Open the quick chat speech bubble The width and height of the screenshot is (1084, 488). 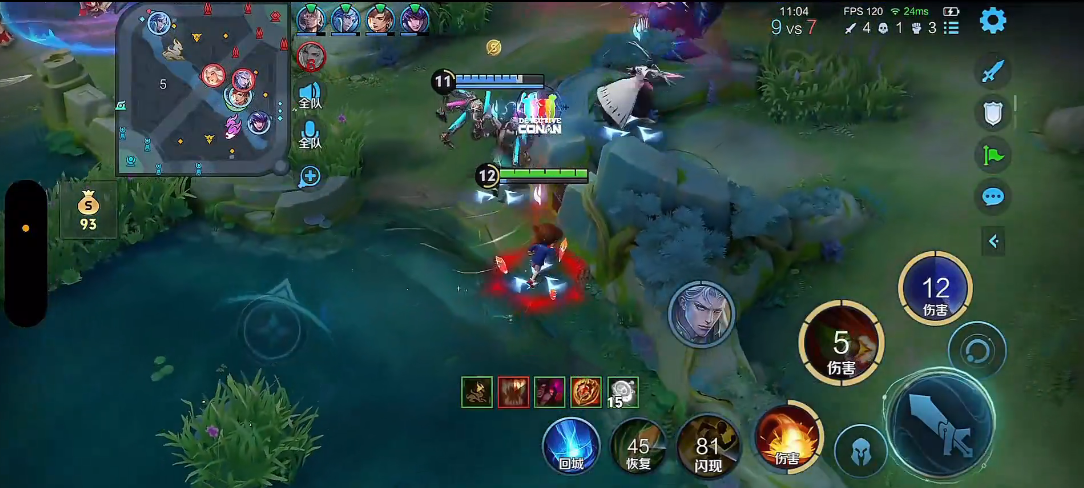(992, 196)
